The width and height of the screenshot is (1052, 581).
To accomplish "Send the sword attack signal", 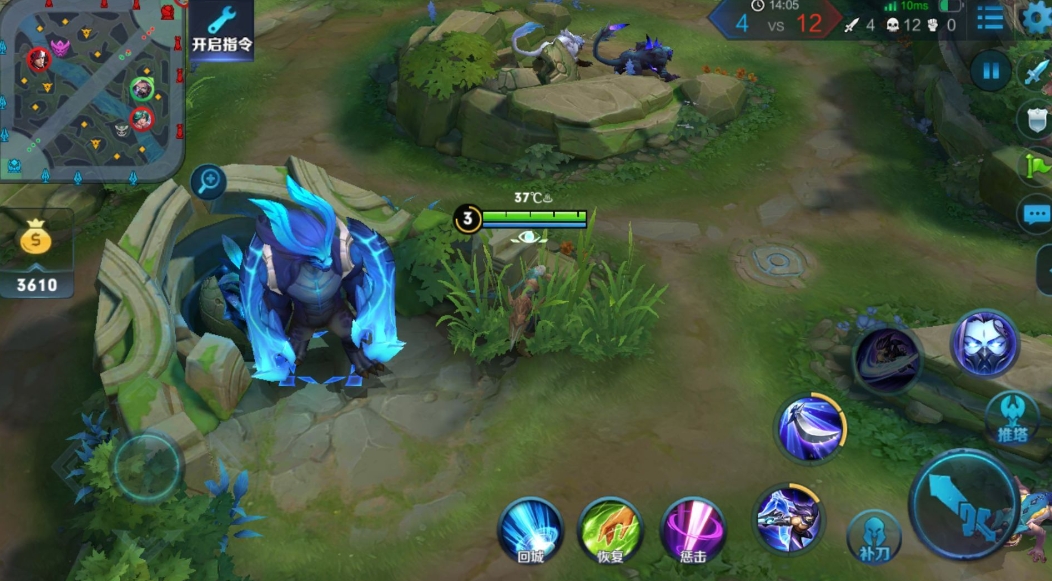I will coord(1035,72).
